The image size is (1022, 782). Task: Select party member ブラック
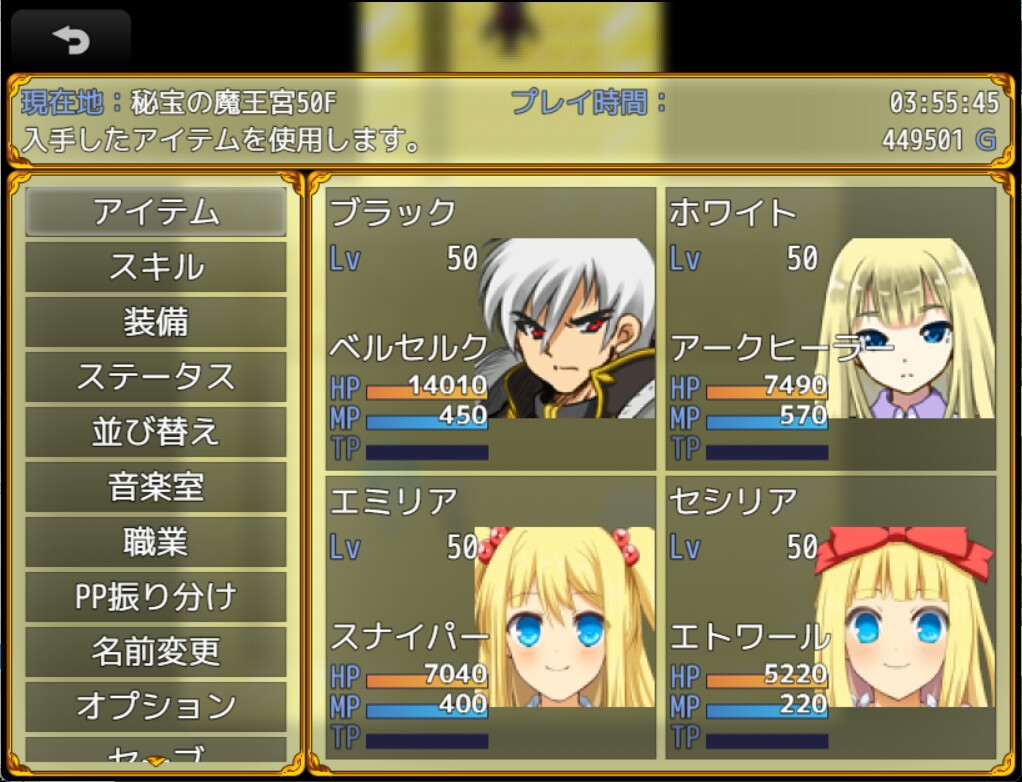(x=491, y=329)
